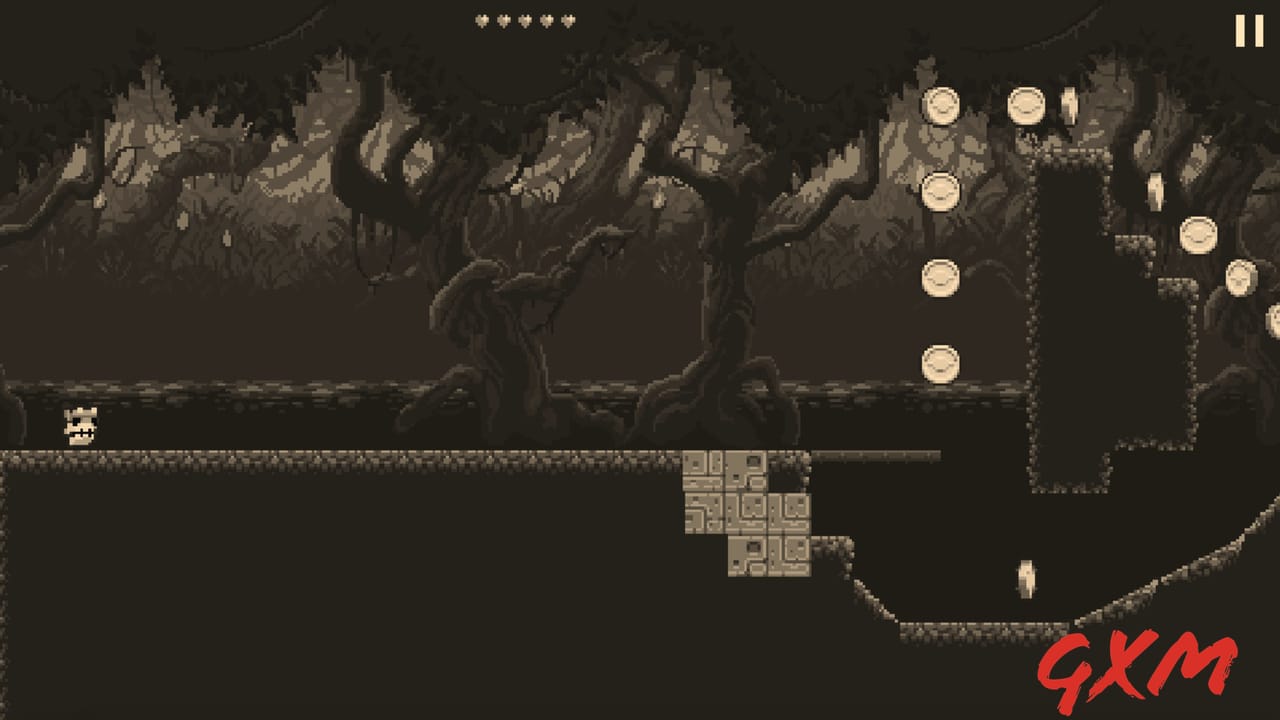The image size is (1280, 720).
Task: Click the first heart in the health bar
Action: (482, 20)
